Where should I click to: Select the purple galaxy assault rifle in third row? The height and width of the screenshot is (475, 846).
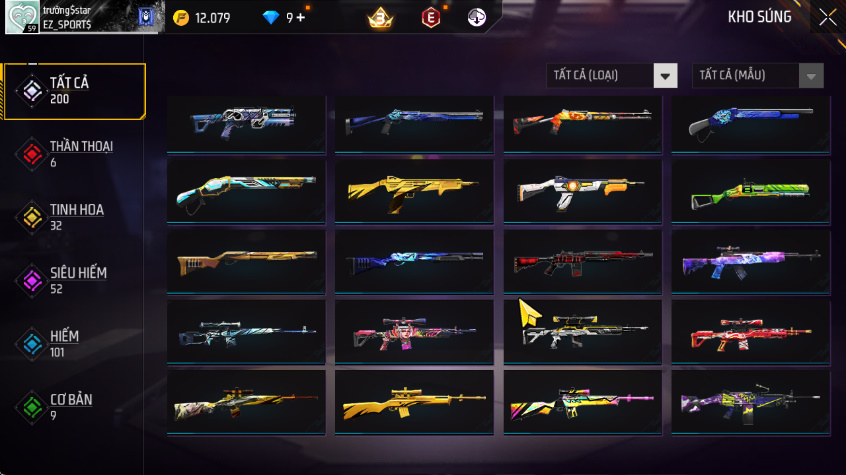point(750,263)
